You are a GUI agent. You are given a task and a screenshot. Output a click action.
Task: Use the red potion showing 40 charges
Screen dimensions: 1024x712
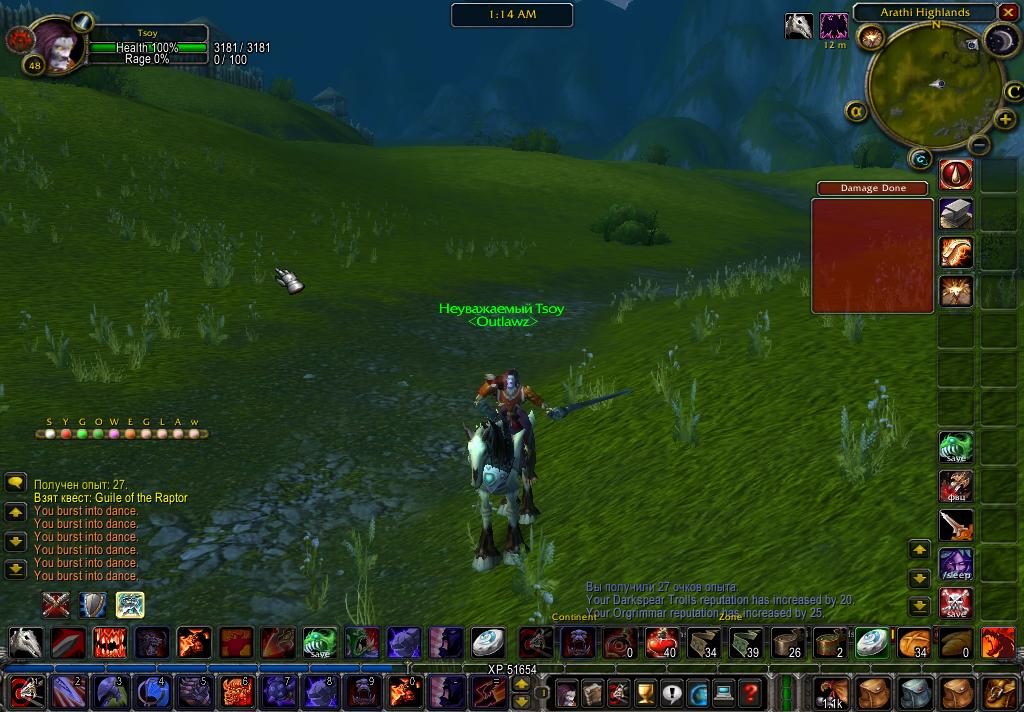[661, 642]
